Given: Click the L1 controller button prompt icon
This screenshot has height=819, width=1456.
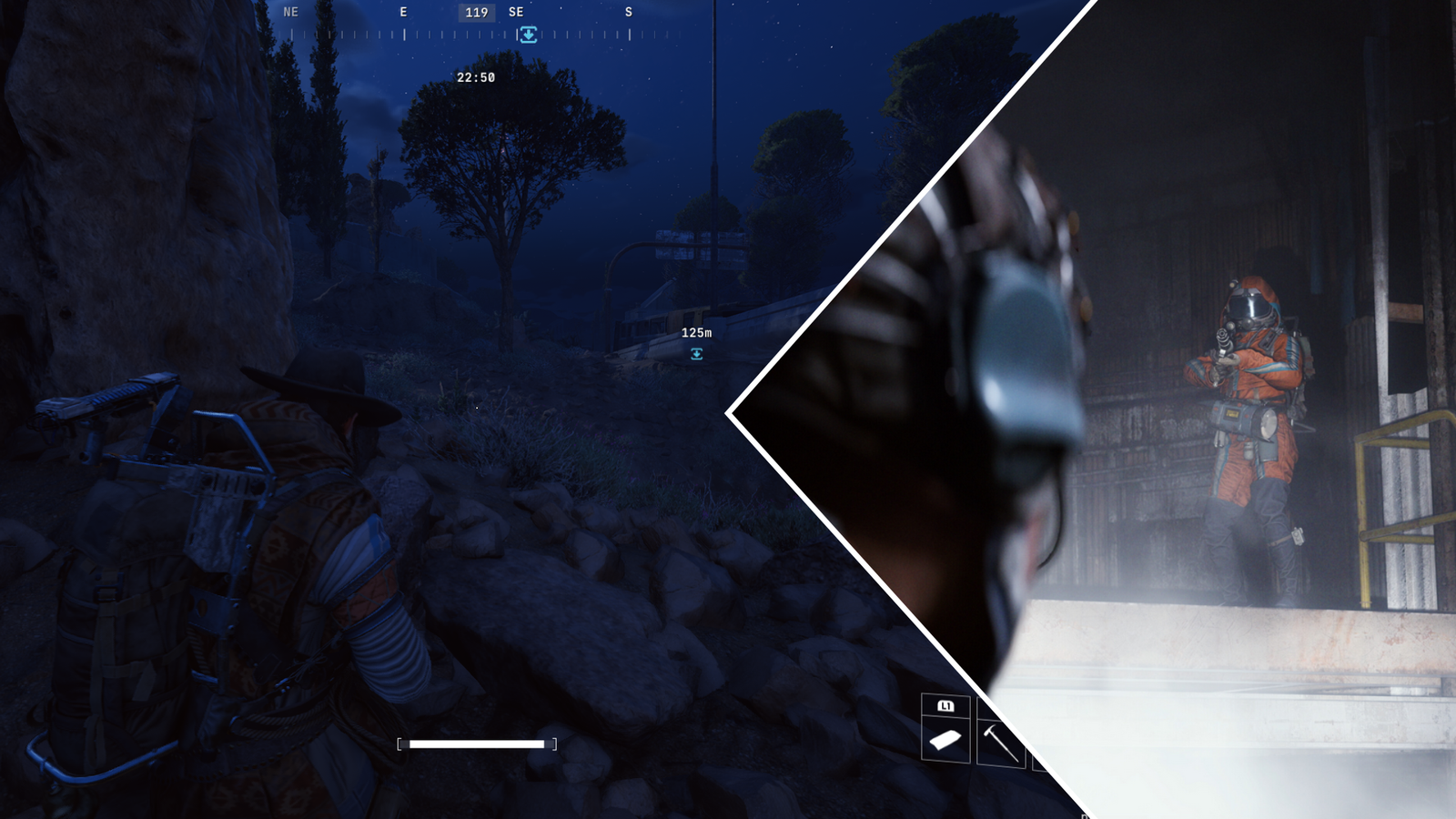Looking at the screenshot, I should (945, 703).
